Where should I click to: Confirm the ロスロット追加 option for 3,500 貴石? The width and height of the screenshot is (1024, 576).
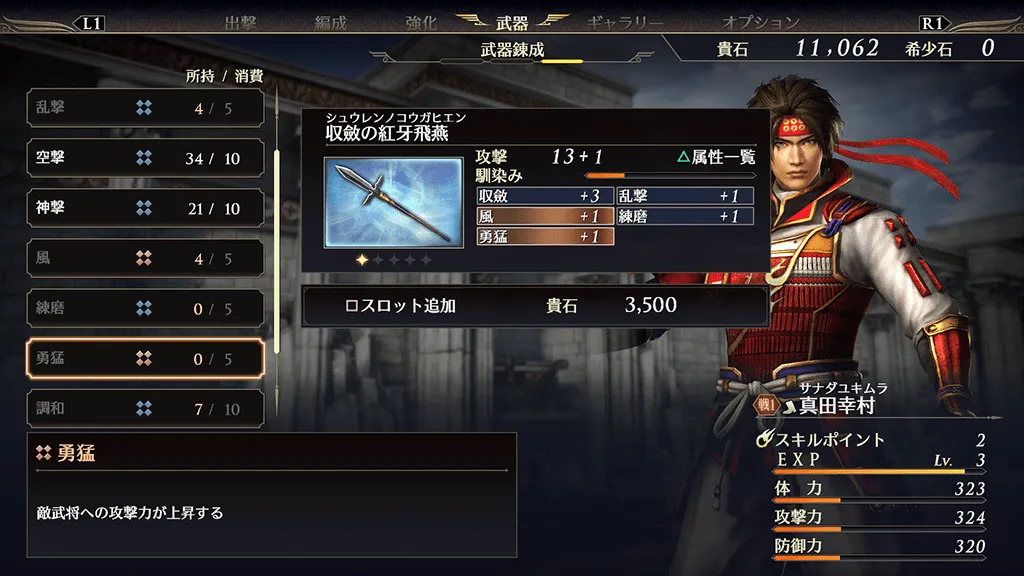point(535,306)
